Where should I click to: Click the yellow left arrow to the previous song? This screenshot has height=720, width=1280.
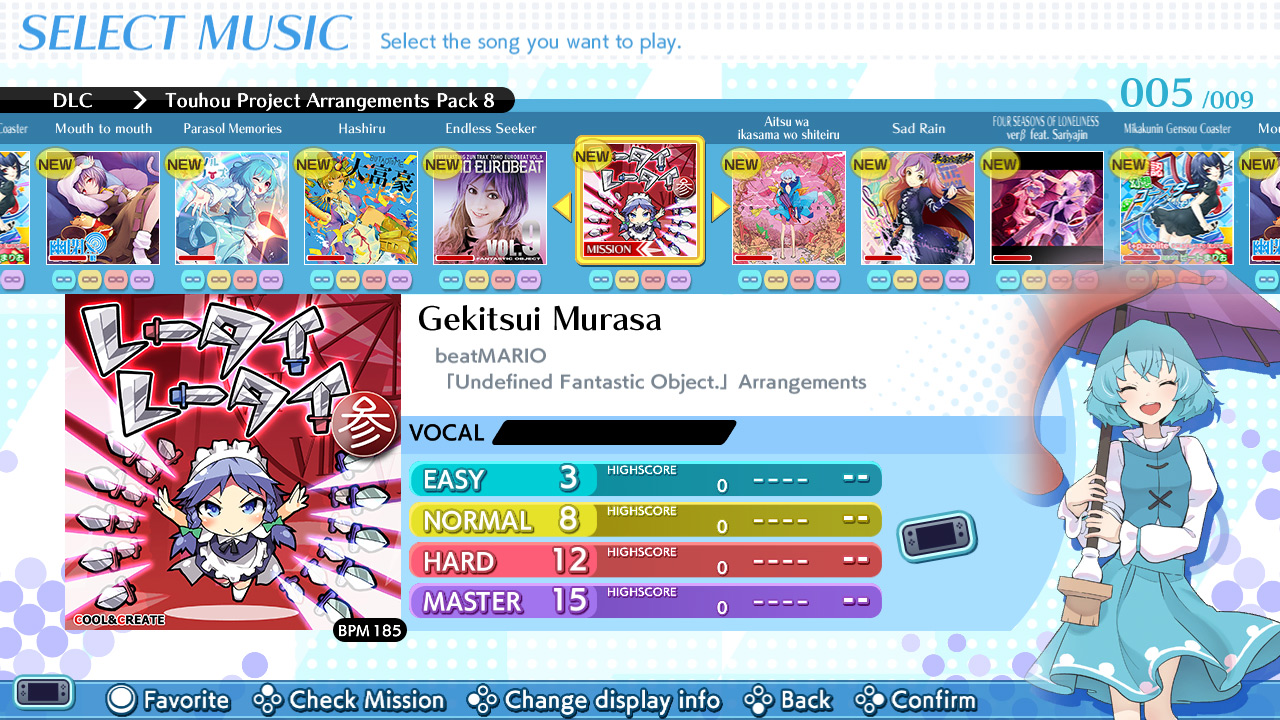pos(562,207)
